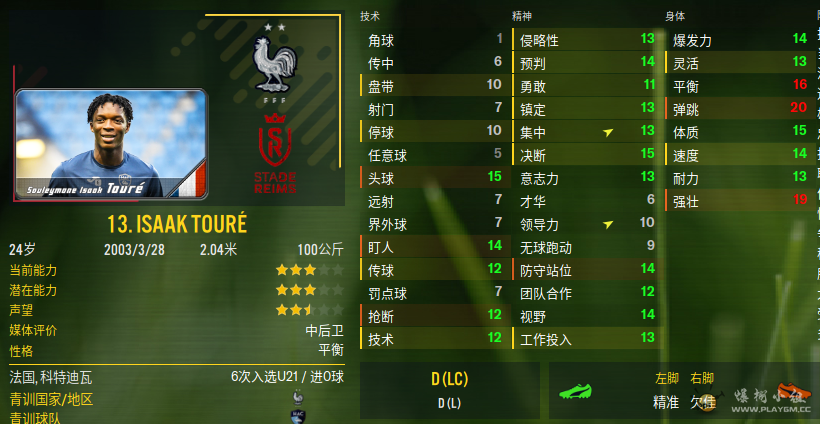Select the 强壮 attribute row
Image resolution: width=820 pixels, height=424 pixels.
coord(738,200)
